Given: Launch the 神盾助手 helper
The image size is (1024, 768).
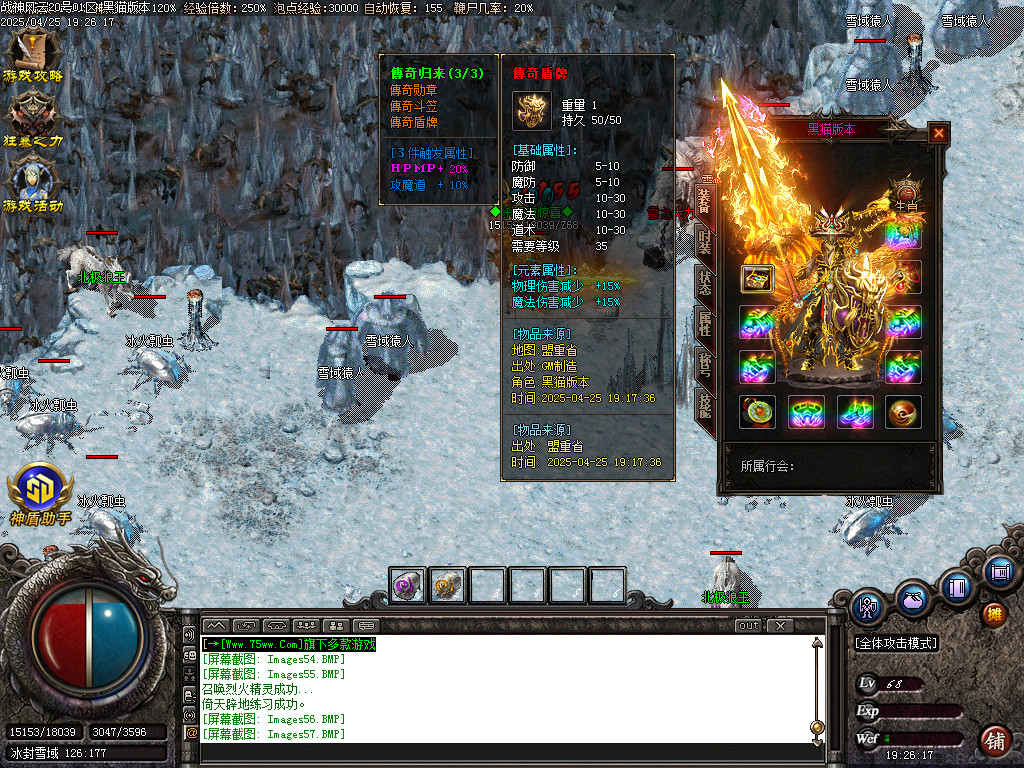Looking at the screenshot, I should (40, 495).
